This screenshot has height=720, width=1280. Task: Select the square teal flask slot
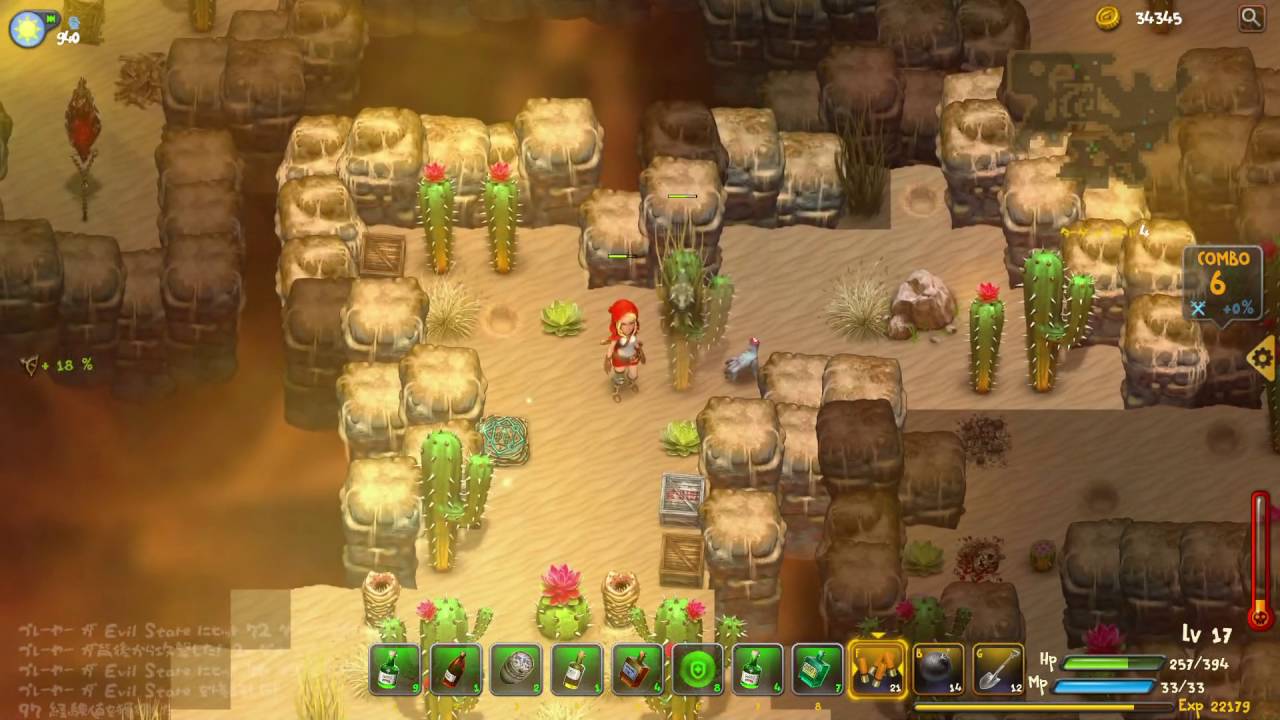click(818, 669)
